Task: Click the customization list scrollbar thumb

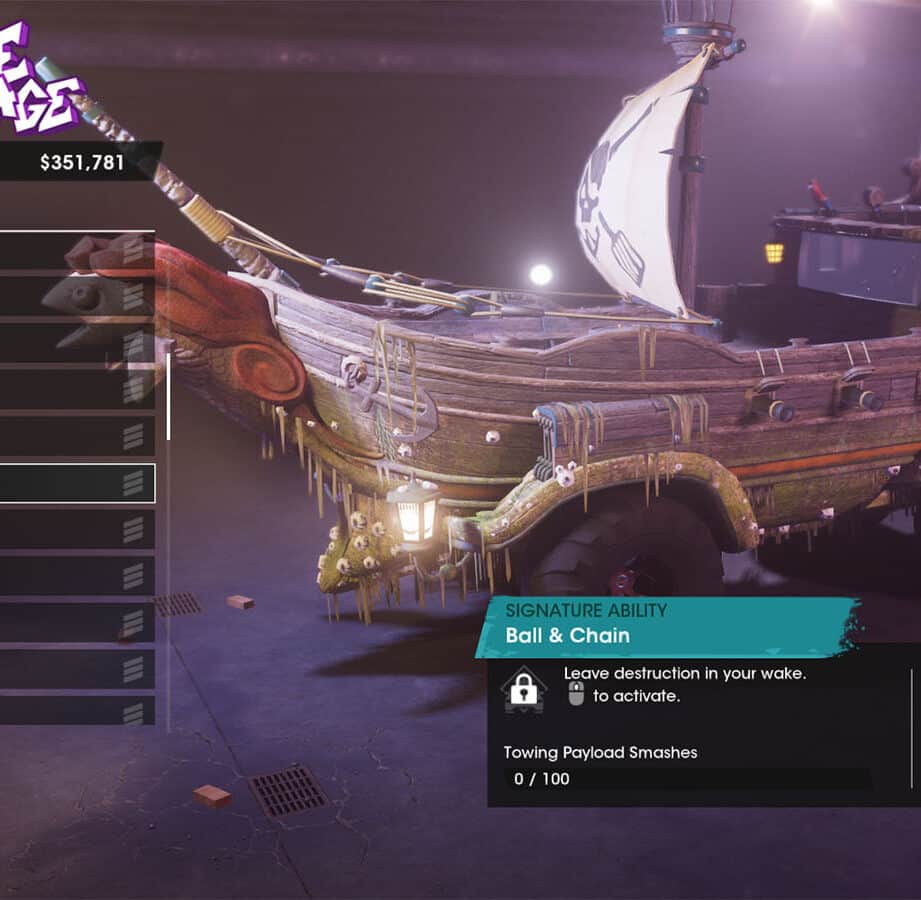Action: click(x=168, y=395)
